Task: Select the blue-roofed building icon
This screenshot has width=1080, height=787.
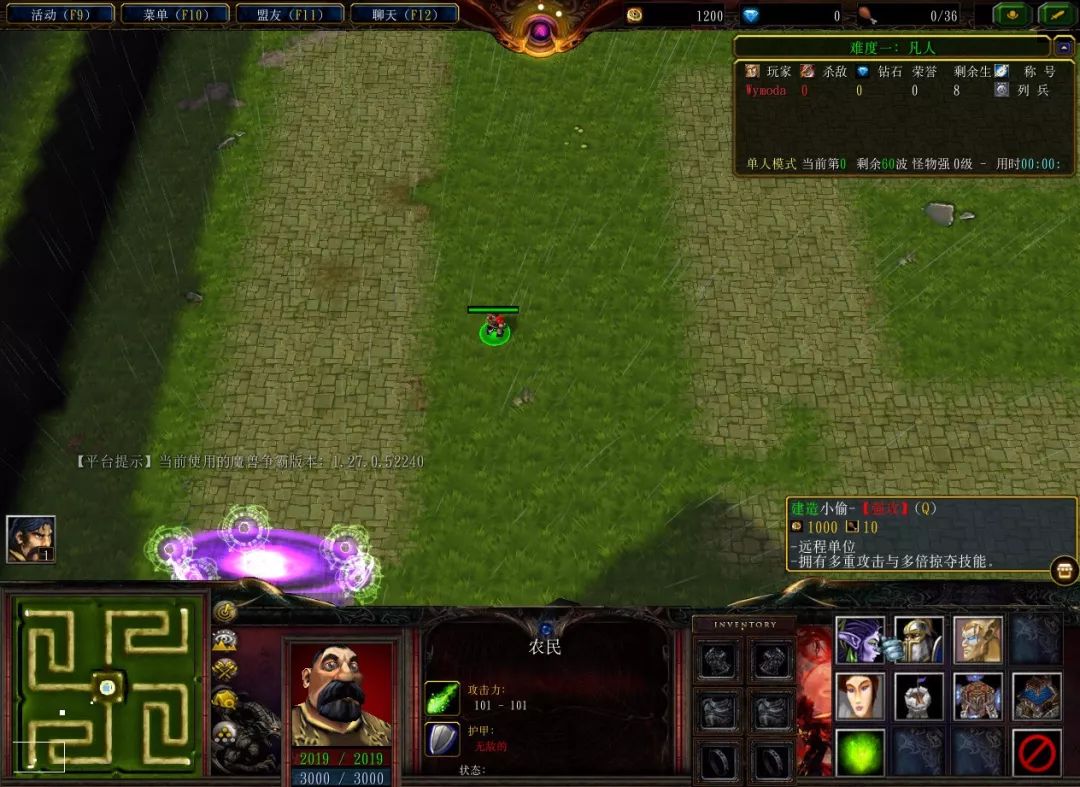Action: tap(1037, 696)
